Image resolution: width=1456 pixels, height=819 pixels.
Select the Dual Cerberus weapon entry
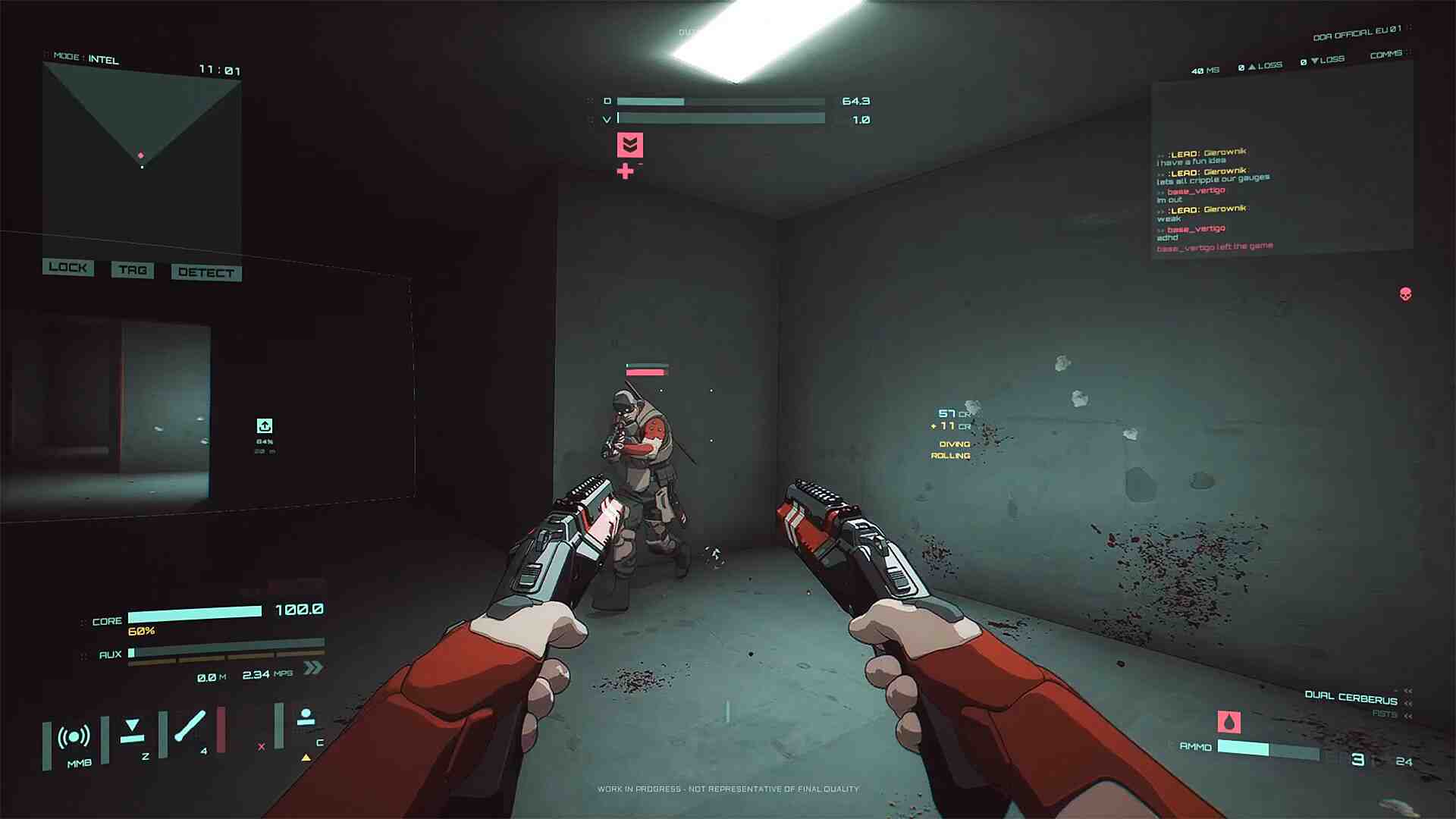tap(1351, 698)
